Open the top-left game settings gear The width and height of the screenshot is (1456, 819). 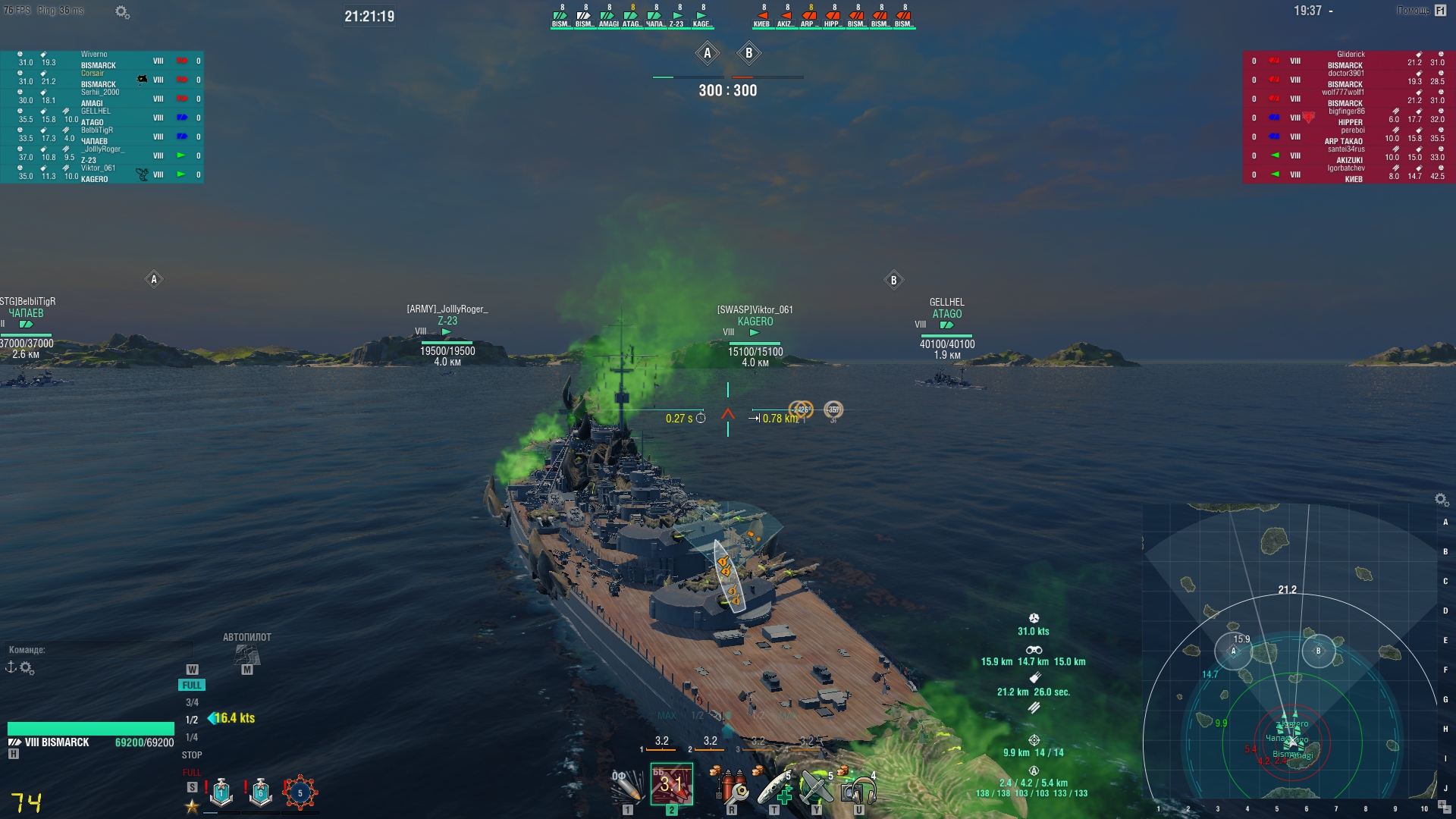(121, 11)
